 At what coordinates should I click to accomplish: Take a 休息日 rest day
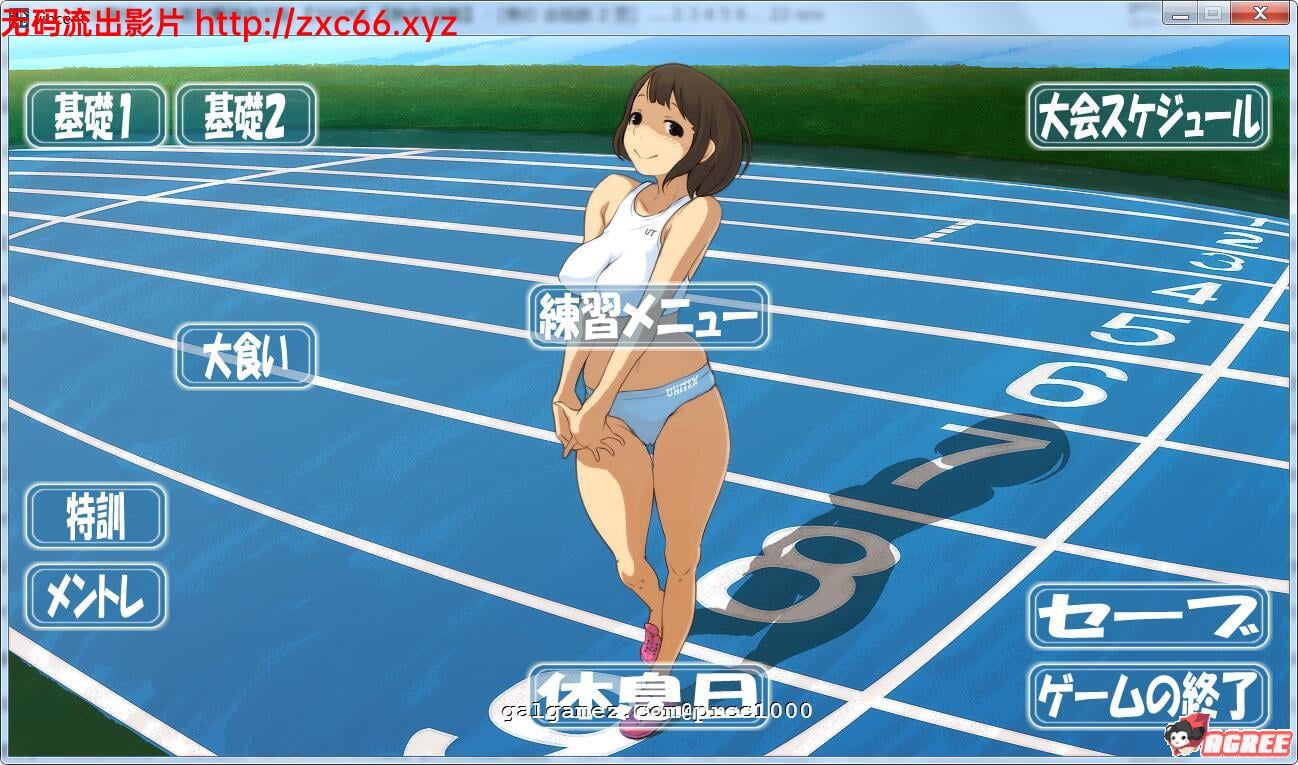coord(649,692)
